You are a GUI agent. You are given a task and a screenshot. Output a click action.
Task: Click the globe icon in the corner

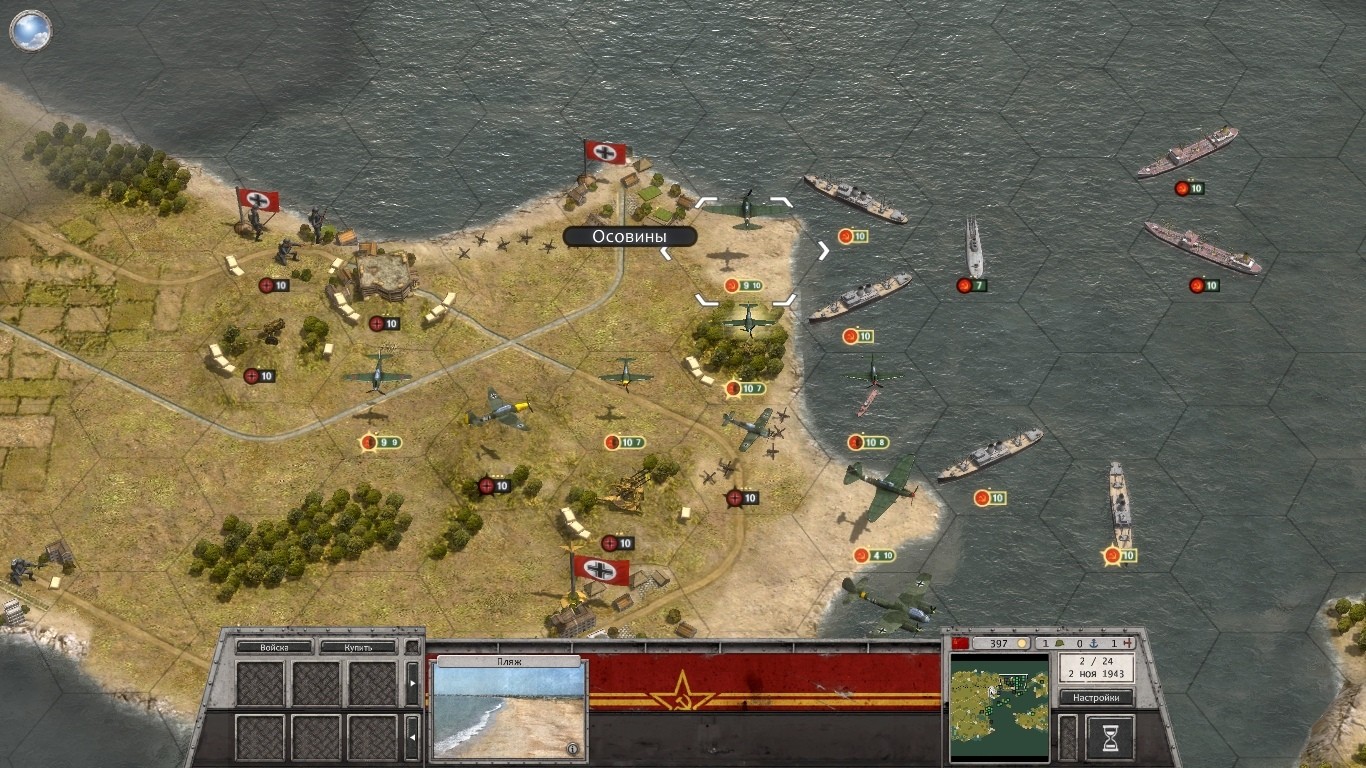click(31, 30)
